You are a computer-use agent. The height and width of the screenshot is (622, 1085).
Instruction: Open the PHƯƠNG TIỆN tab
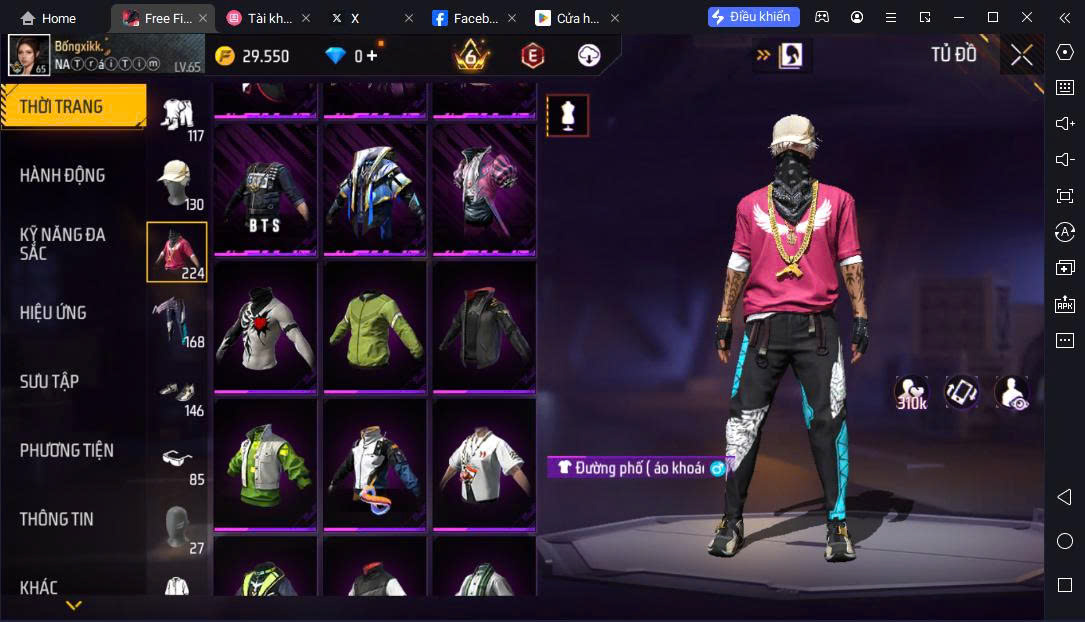(x=67, y=450)
